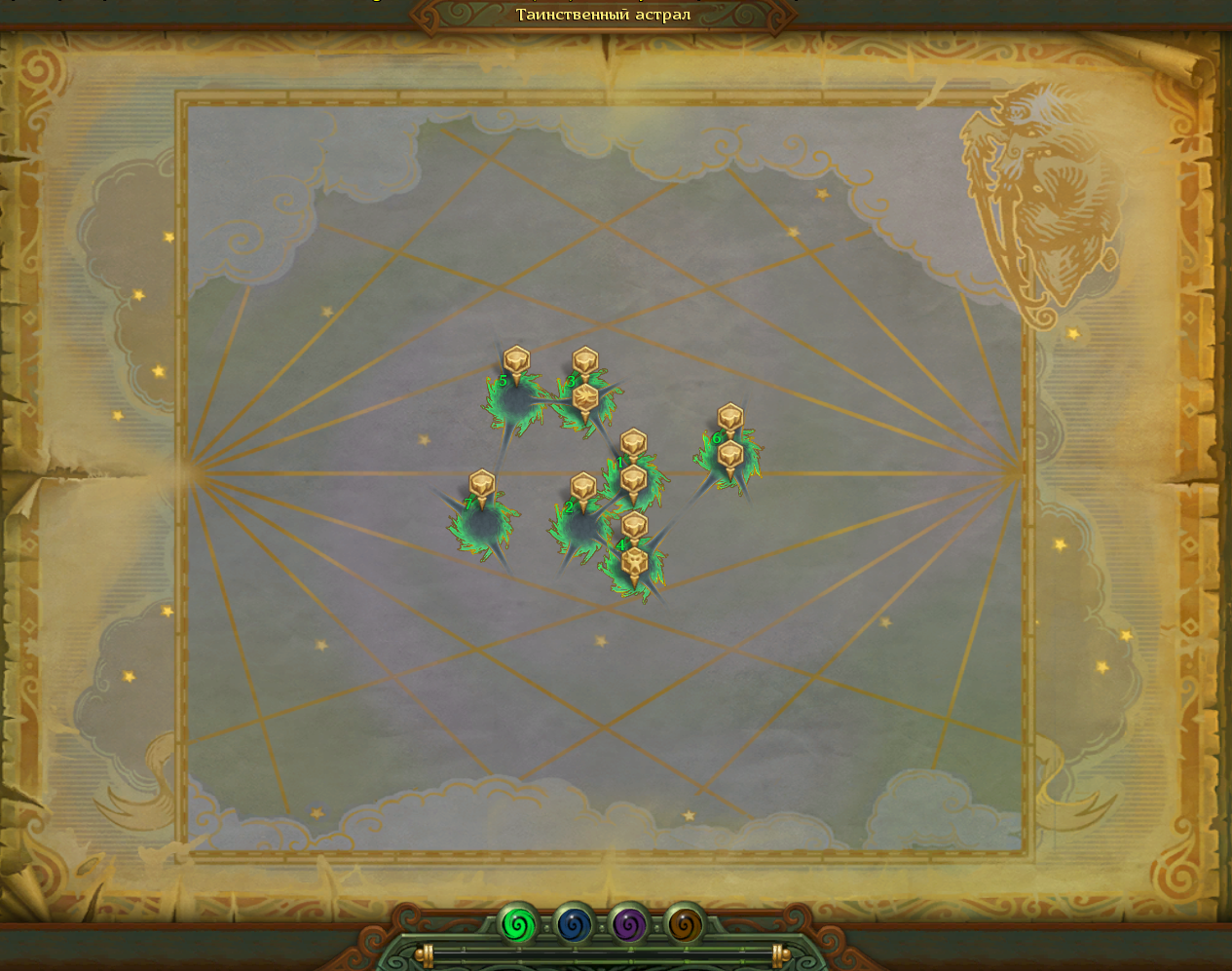Click the island marker at sector 2
The image size is (1232, 971).
582,487
